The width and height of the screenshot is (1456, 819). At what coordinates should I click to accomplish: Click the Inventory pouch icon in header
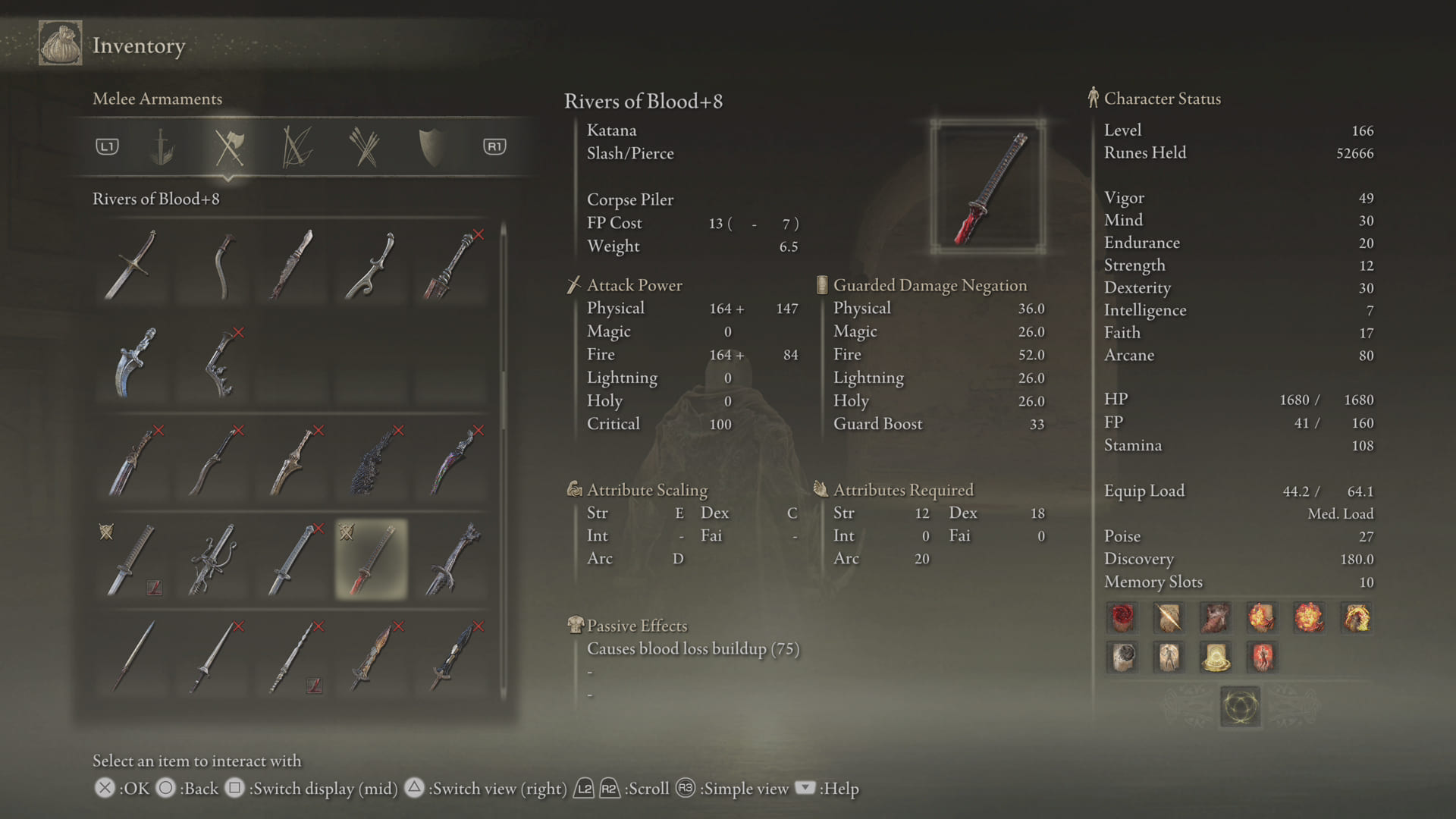point(61,44)
